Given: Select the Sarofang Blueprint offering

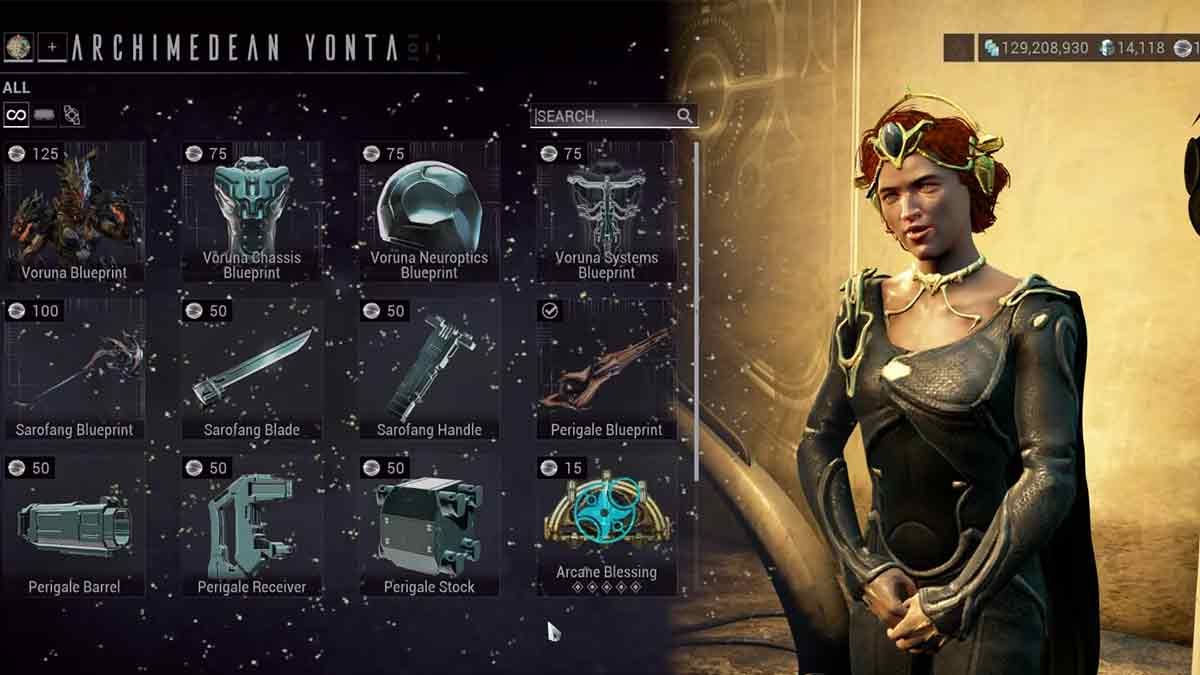Looking at the screenshot, I should [x=74, y=370].
